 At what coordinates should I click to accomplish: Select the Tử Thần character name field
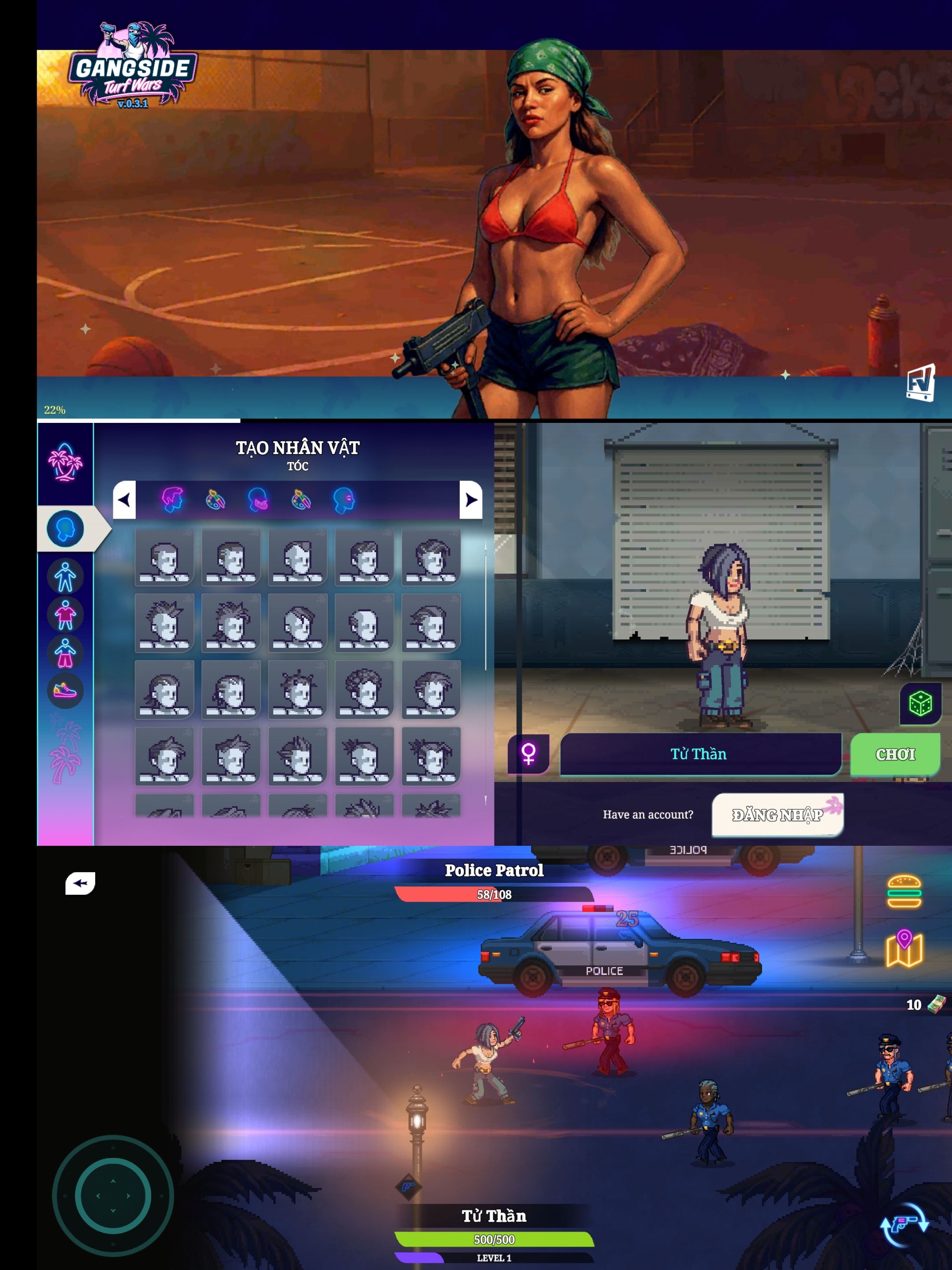point(700,754)
